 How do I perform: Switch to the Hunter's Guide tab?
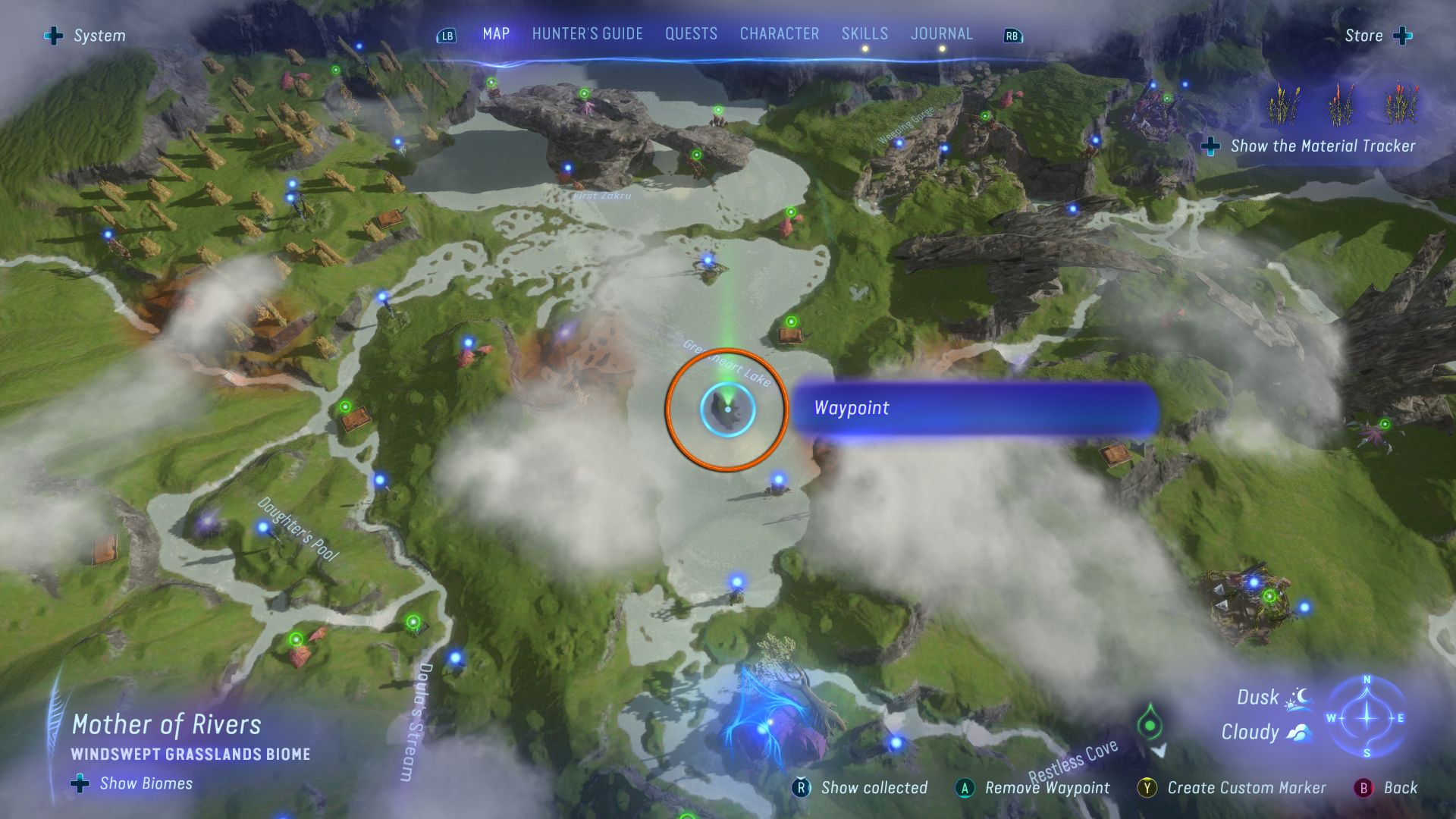[x=587, y=34]
